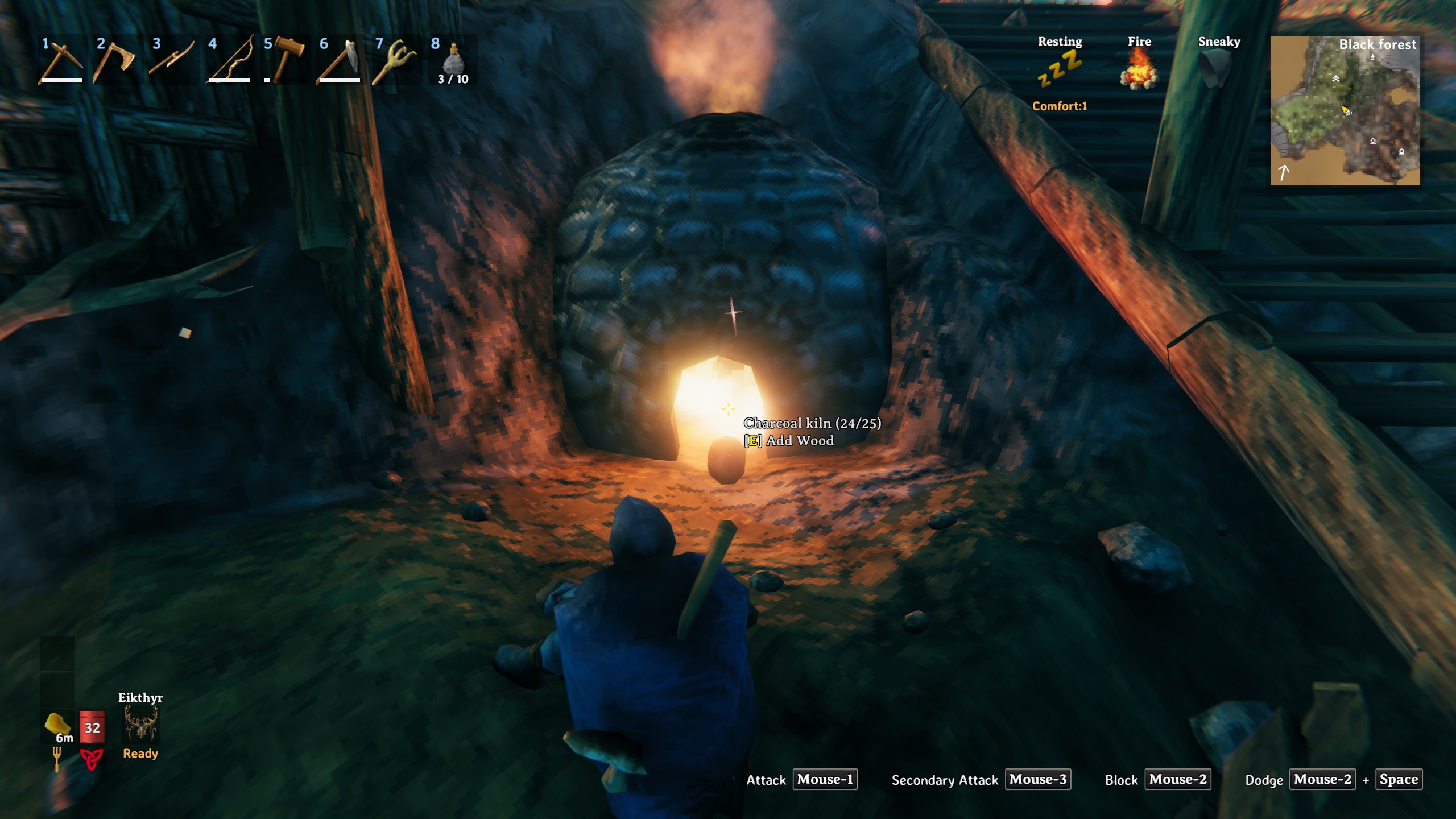Equip the axe from hotbar slot 2
1456x819 pixels.
(116, 60)
